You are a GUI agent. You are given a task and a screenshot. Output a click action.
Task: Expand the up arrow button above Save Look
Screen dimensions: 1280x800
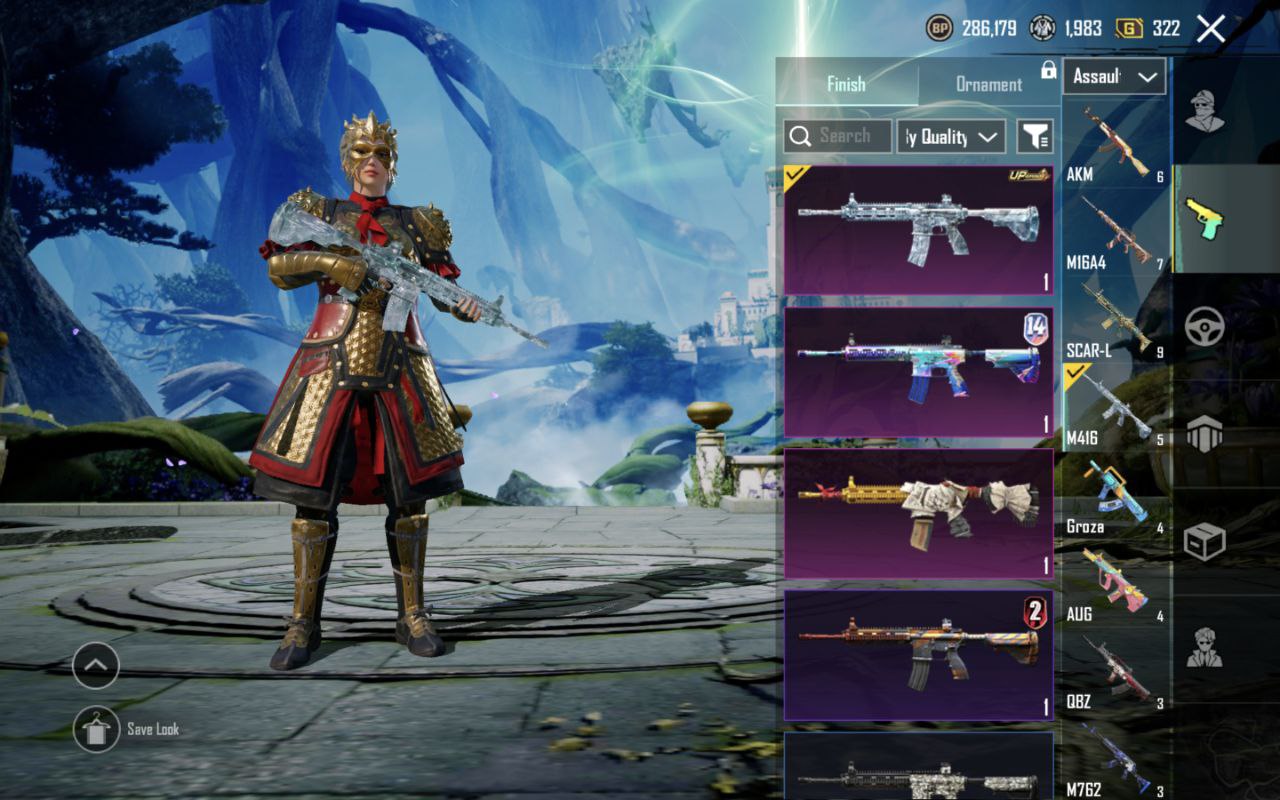pos(96,665)
